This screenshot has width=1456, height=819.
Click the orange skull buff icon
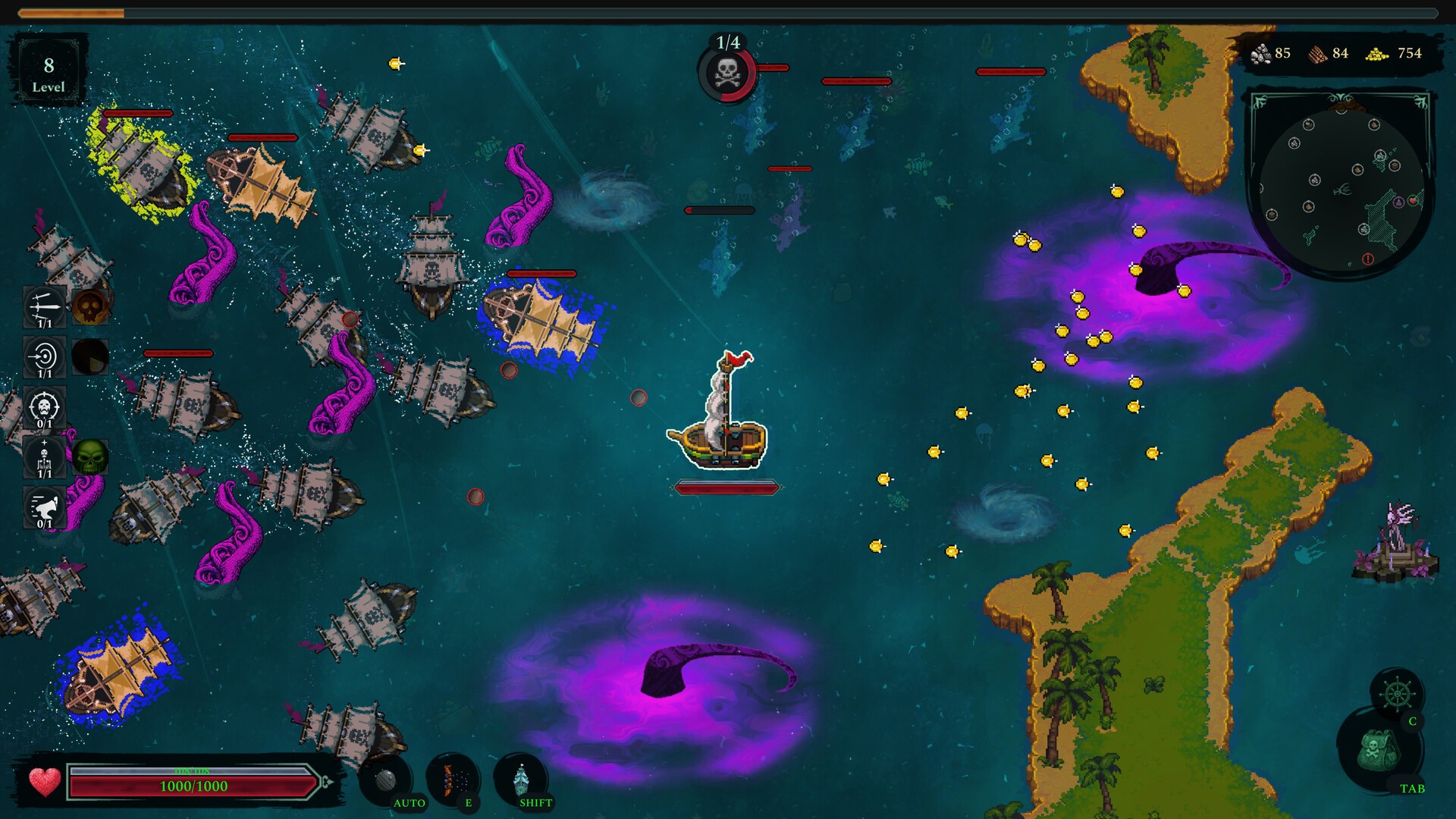pyautogui.click(x=90, y=306)
